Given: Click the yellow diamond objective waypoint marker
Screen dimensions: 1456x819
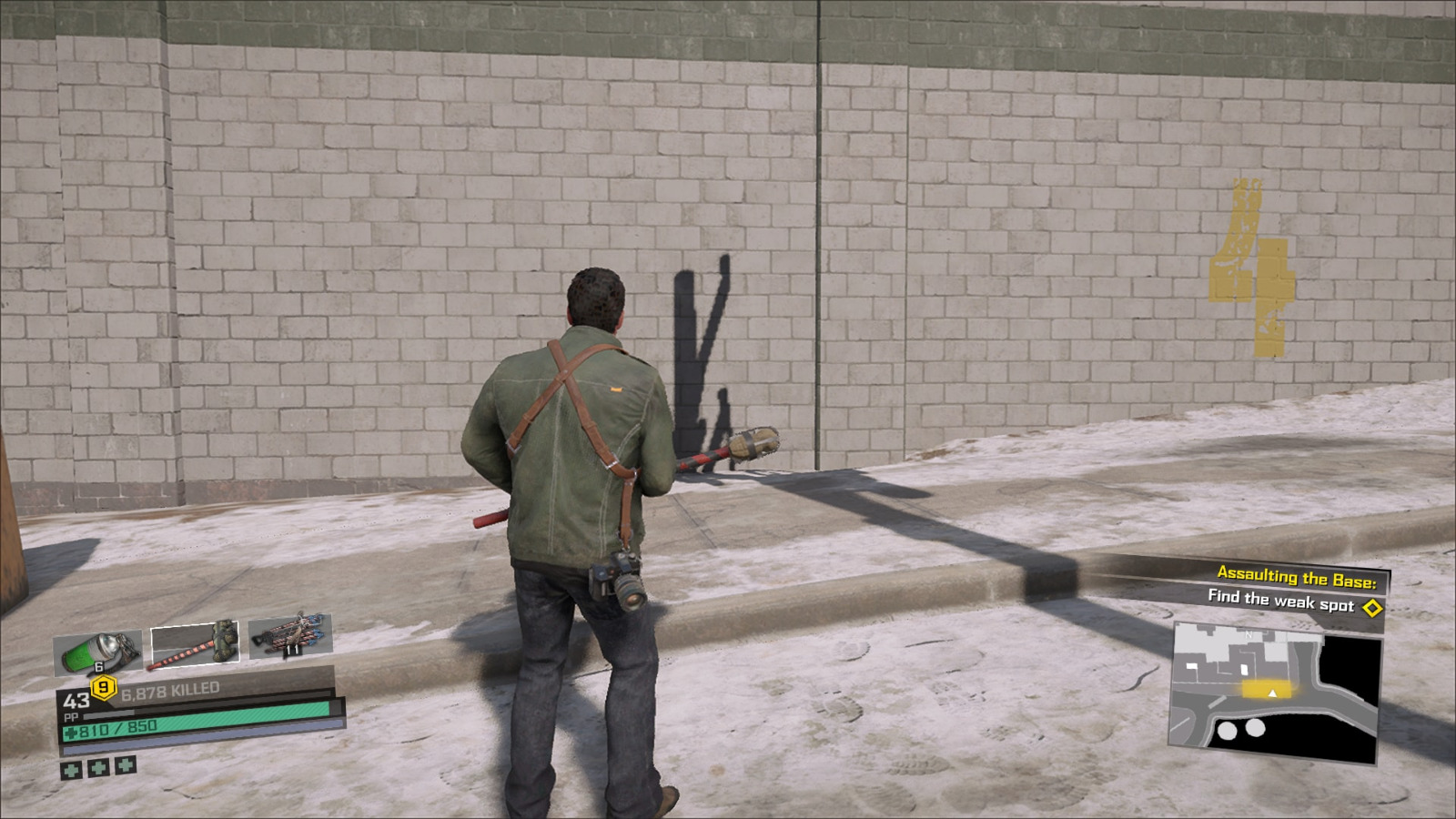Looking at the screenshot, I should pyautogui.click(x=1372, y=607).
